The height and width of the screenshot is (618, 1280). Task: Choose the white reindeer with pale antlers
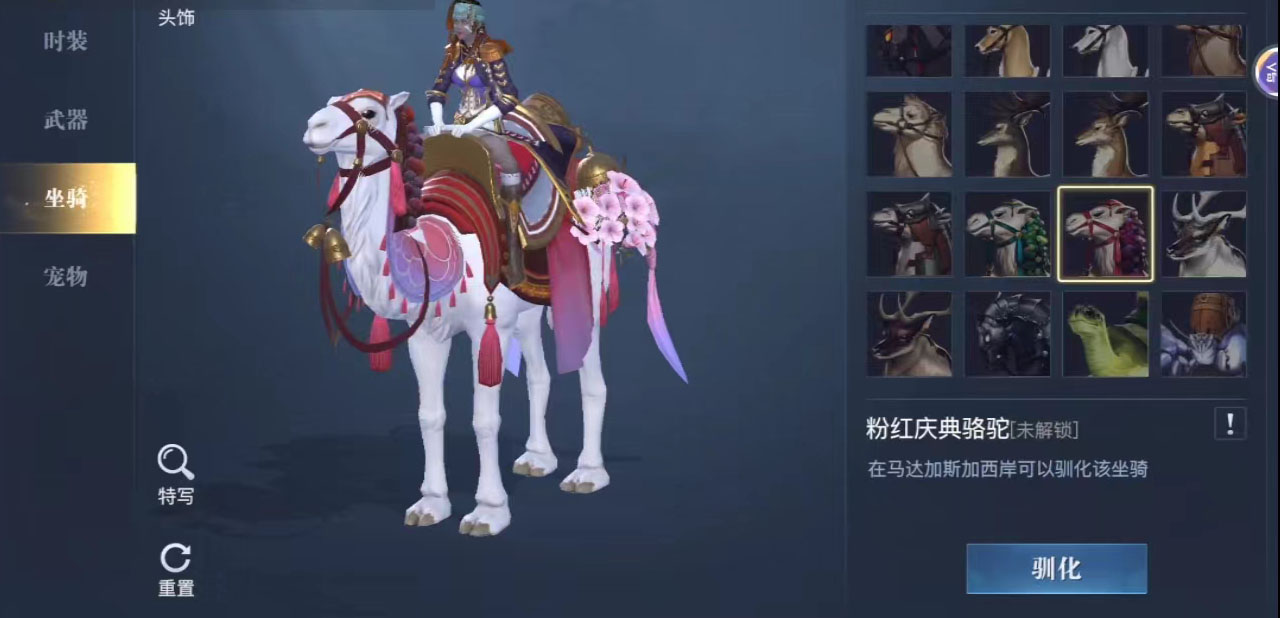[x=1203, y=234]
